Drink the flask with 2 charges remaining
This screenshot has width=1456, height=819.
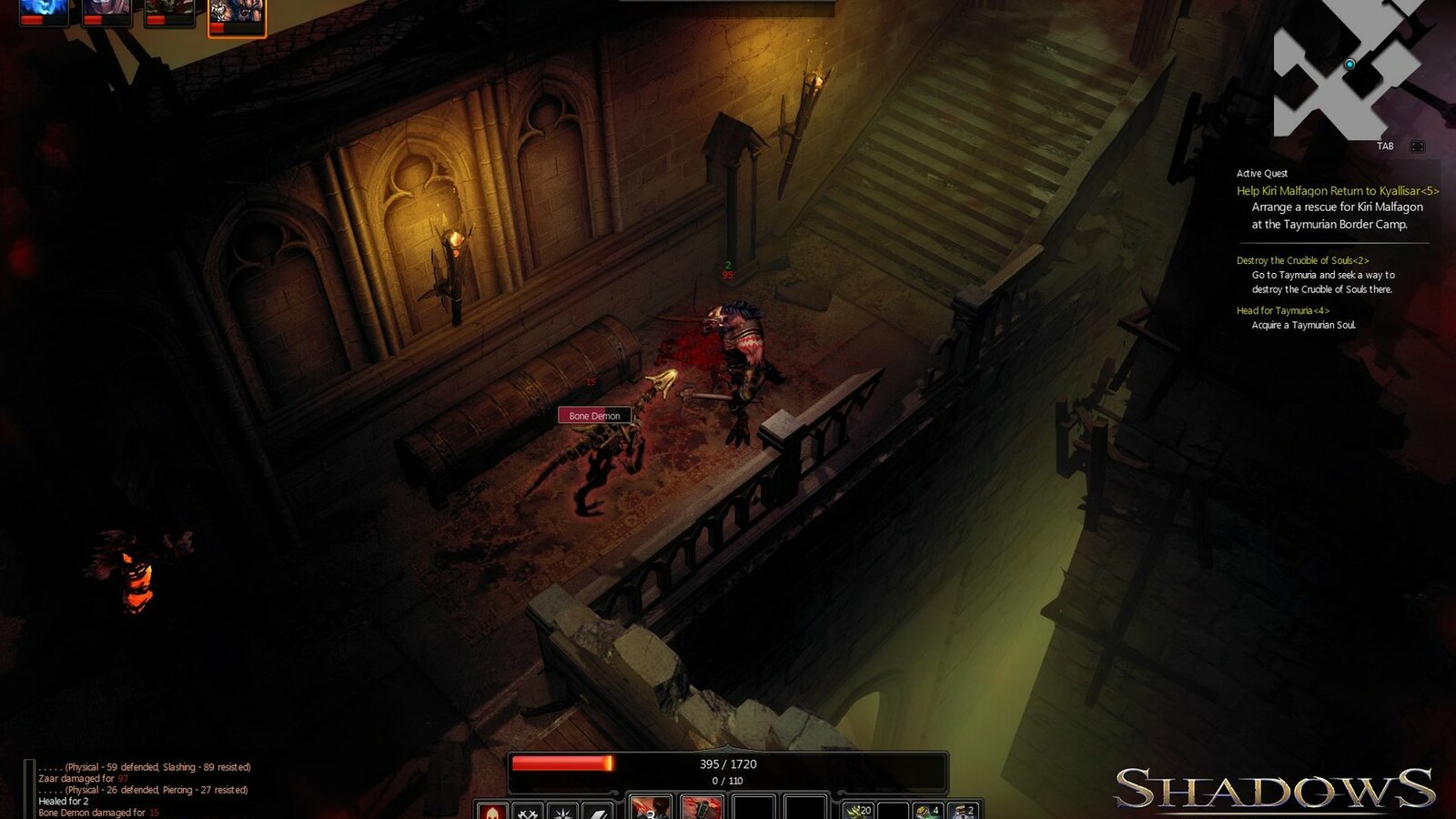[961, 812]
